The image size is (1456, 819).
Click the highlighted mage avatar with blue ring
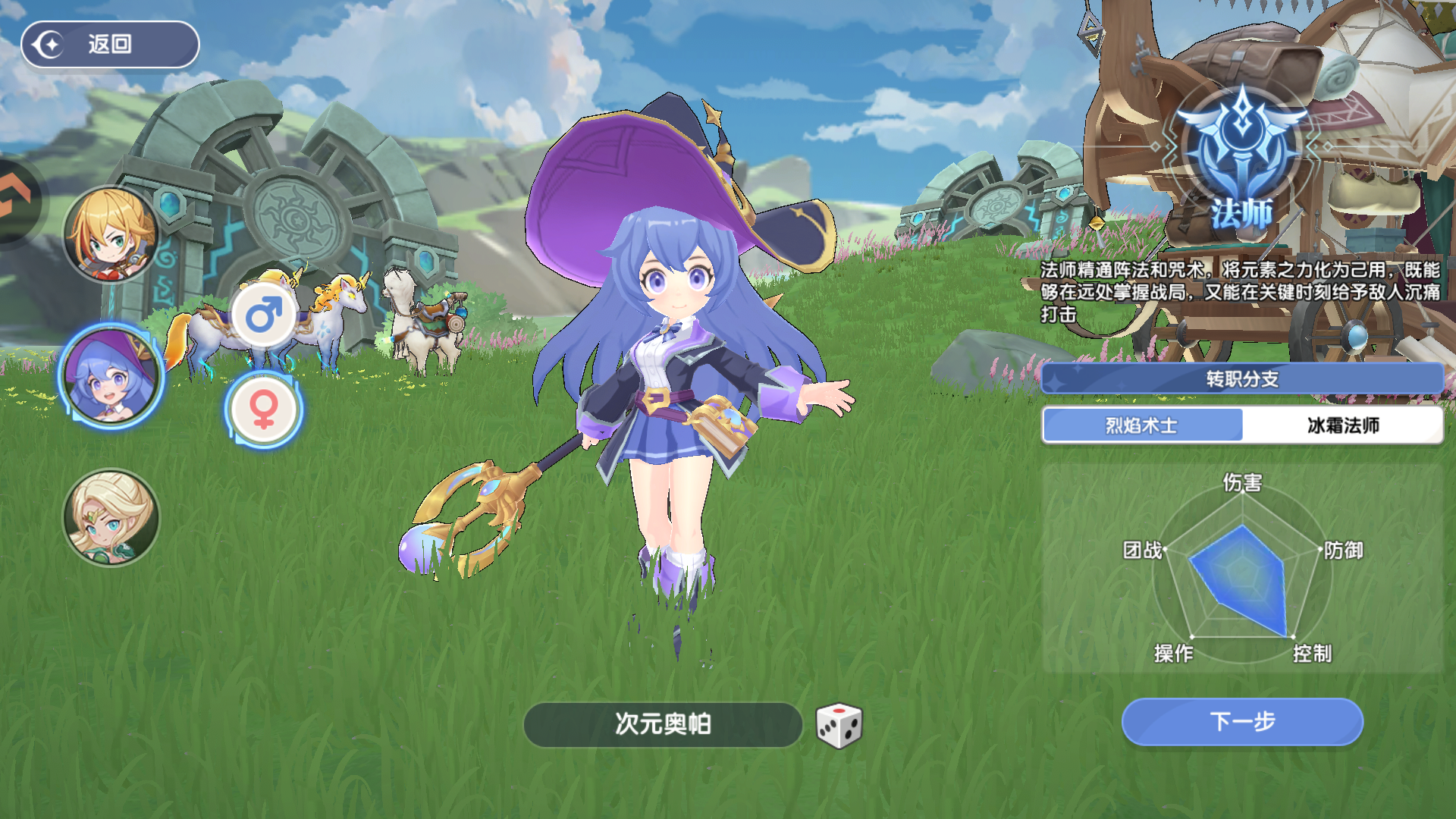[110, 379]
